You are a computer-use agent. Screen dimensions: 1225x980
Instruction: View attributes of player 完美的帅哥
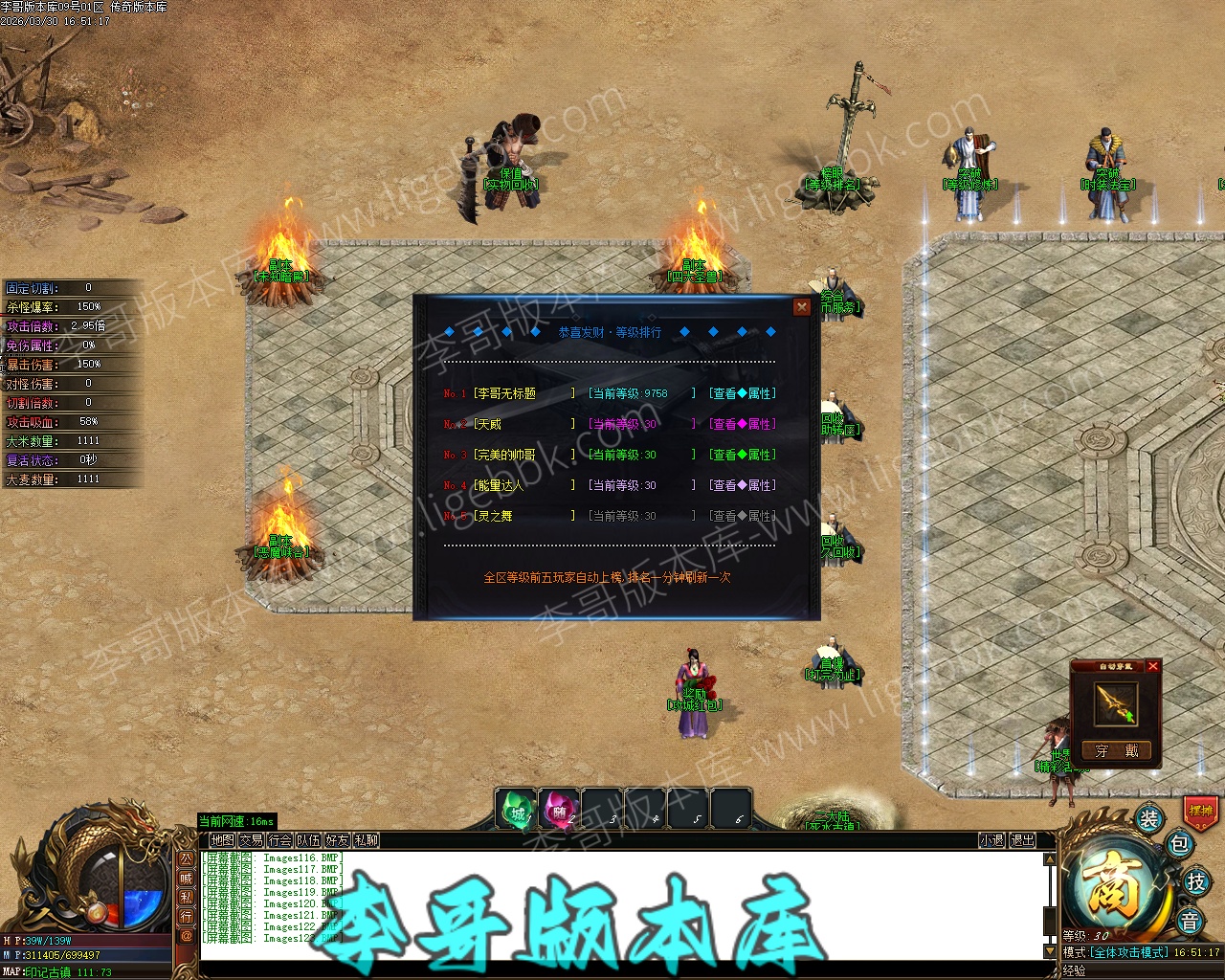tap(743, 455)
